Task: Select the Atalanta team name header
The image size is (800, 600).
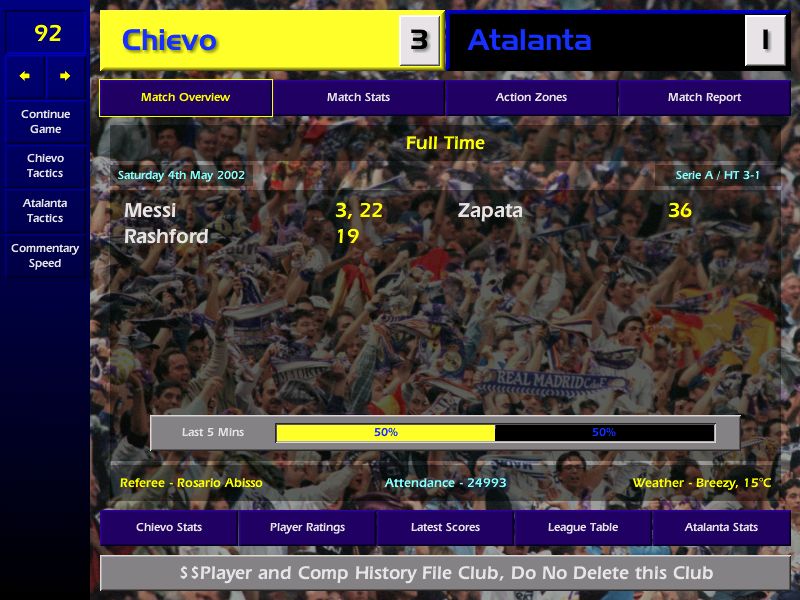Action: point(529,41)
